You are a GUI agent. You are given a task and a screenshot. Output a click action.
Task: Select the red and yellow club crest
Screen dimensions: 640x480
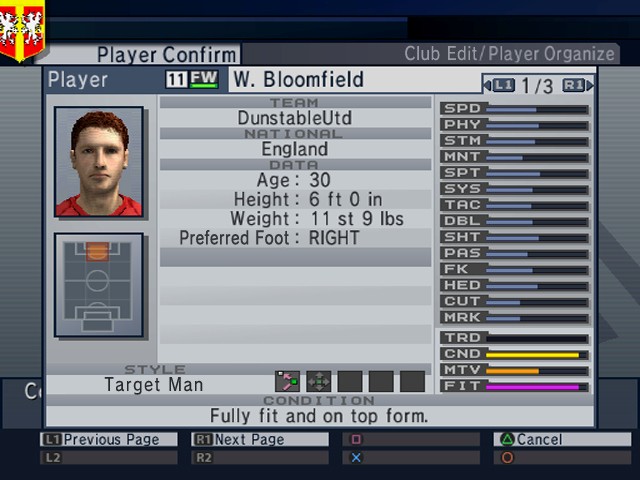(x=22, y=29)
